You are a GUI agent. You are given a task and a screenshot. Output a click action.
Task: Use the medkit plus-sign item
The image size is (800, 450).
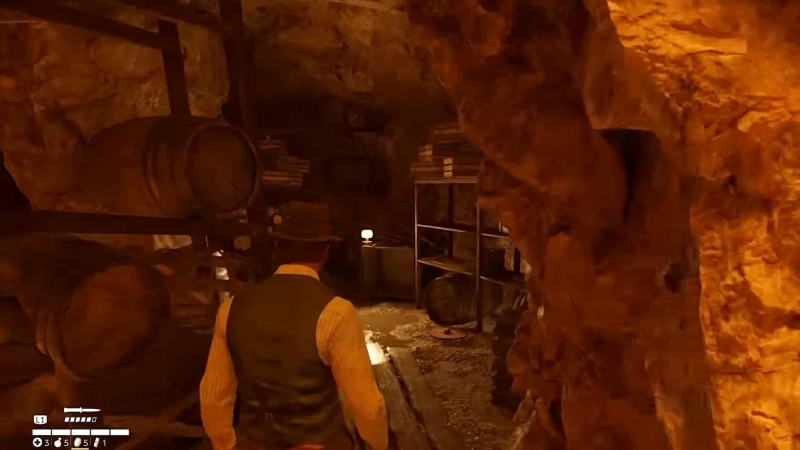coord(37,442)
